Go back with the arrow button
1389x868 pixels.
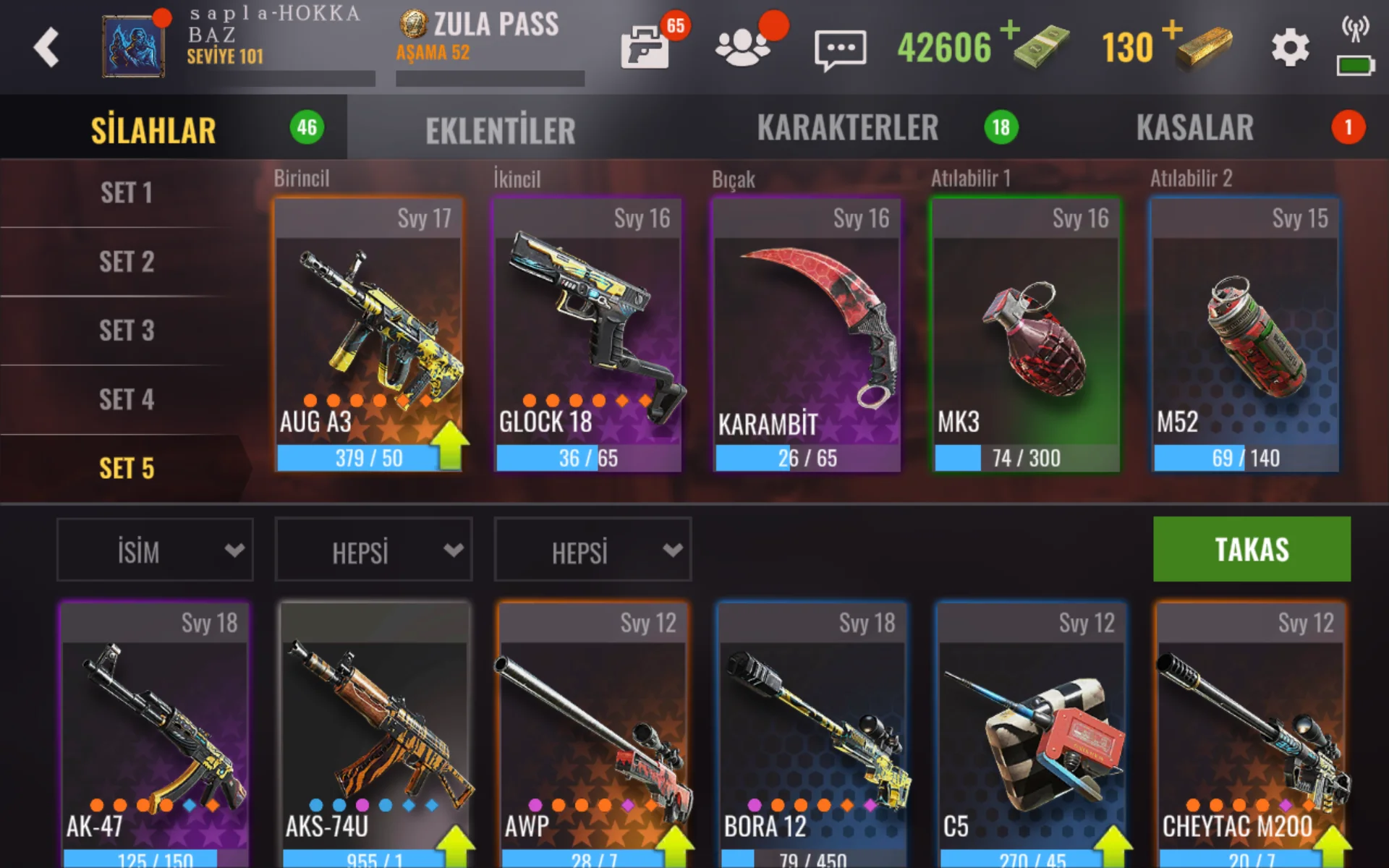point(46,48)
